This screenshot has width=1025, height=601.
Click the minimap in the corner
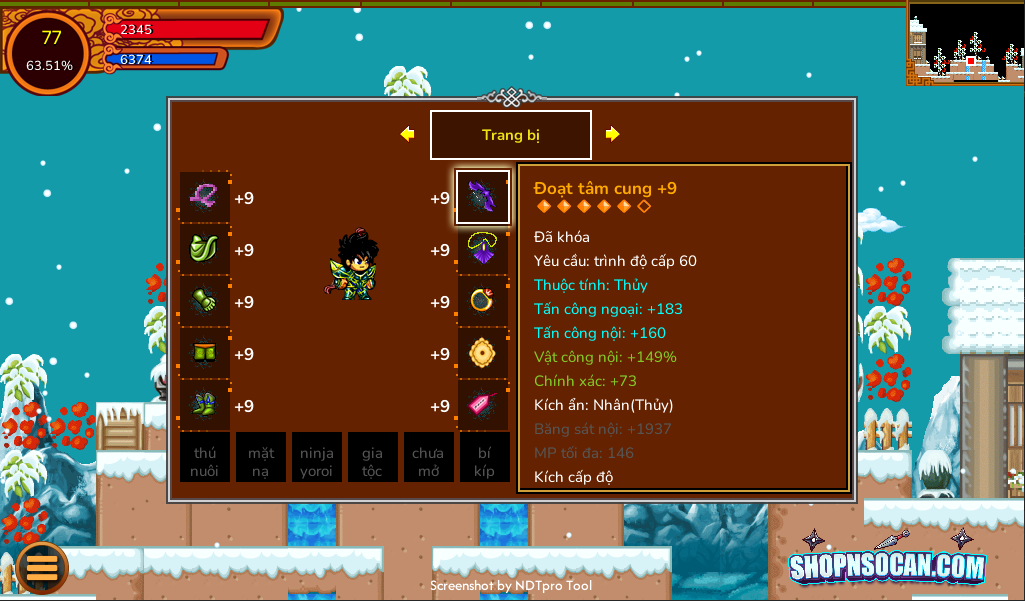pyautogui.click(x=965, y=42)
